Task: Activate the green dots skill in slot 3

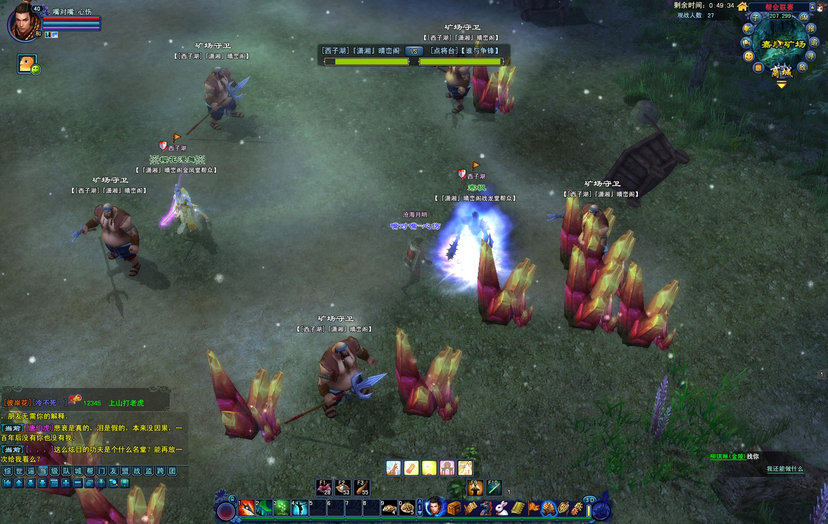Action: 281,508
